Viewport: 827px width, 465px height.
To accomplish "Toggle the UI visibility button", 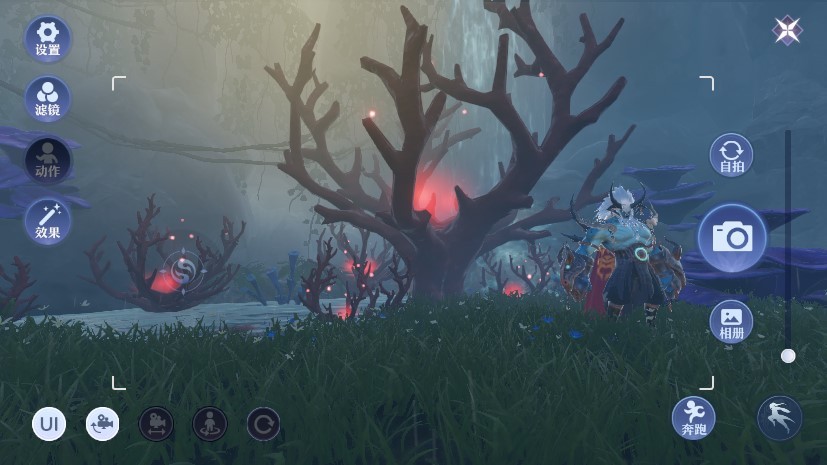I will pos(49,424).
